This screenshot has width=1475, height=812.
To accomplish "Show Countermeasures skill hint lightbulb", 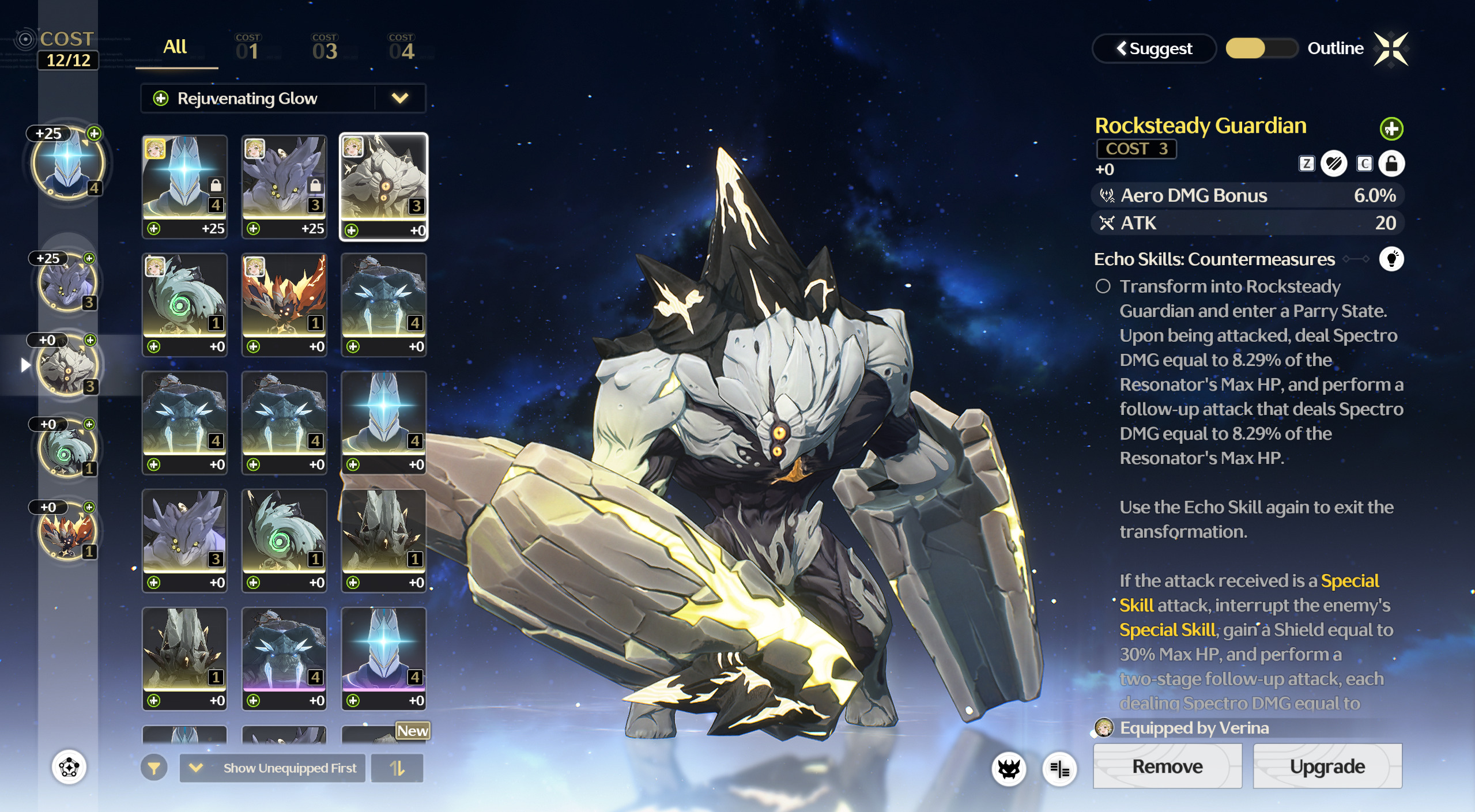I will [x=1391, y=259].
